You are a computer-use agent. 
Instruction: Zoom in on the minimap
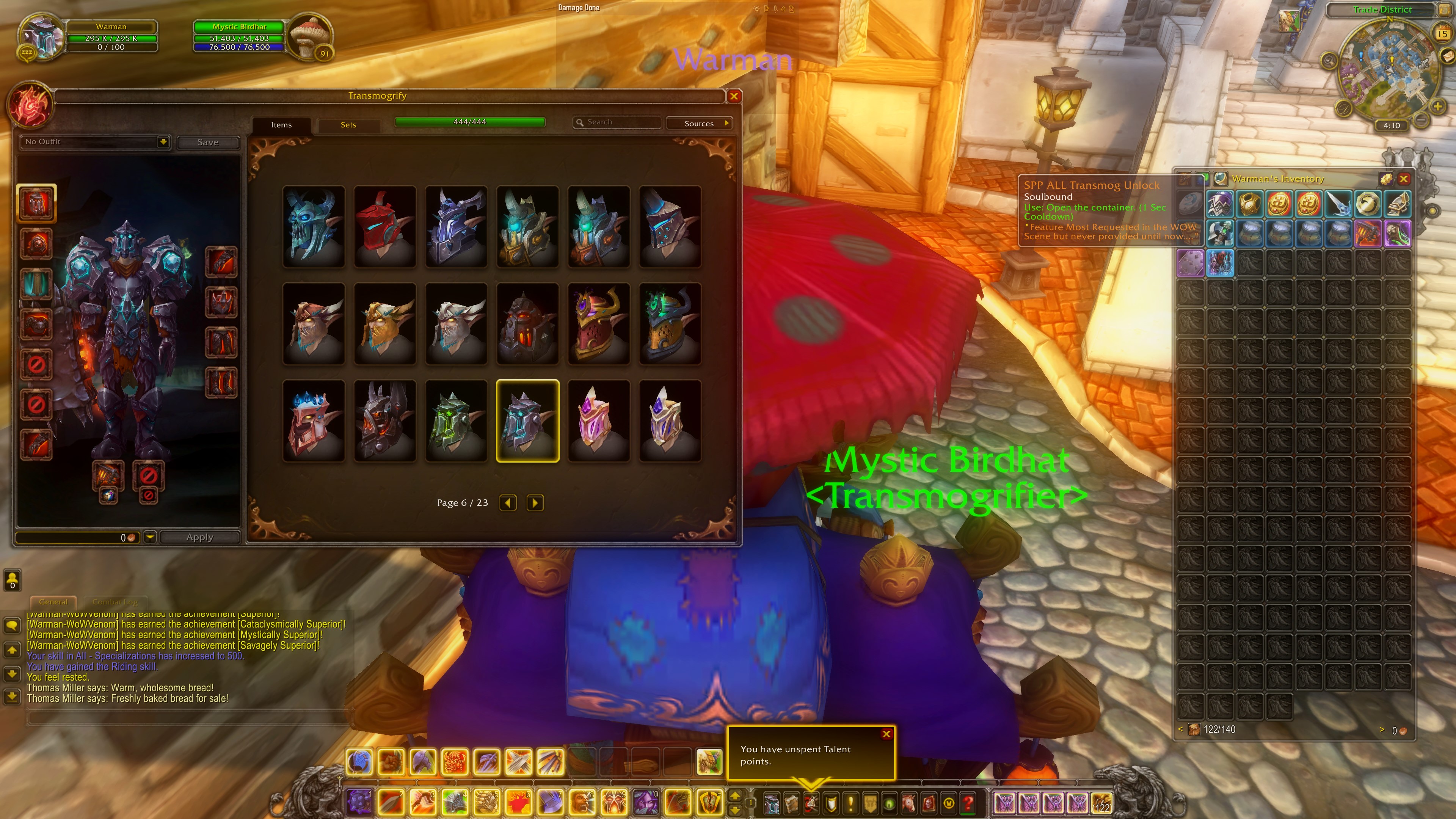tap(1438, 106)
